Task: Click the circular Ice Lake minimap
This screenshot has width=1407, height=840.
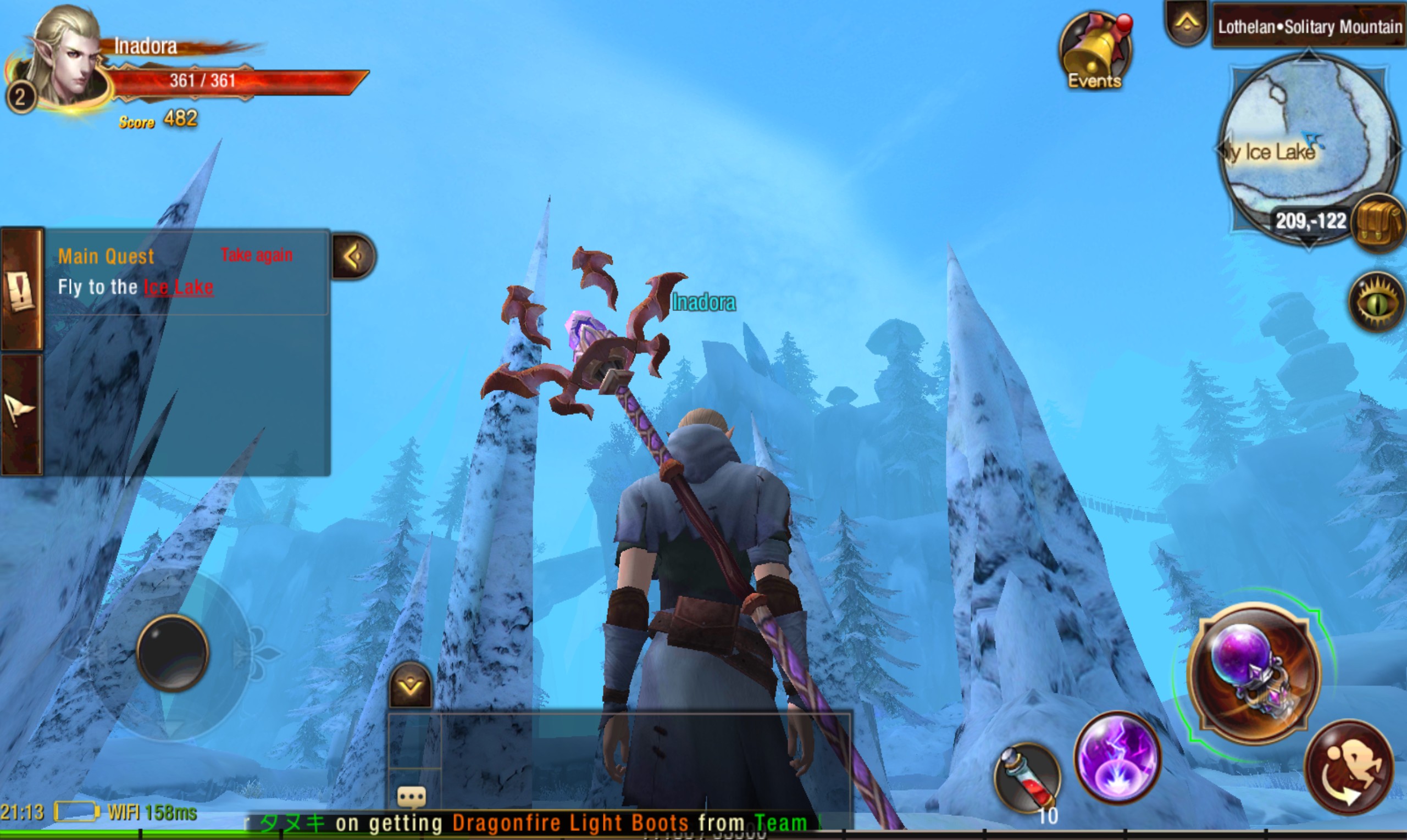Action: [x=1307, y=147]
